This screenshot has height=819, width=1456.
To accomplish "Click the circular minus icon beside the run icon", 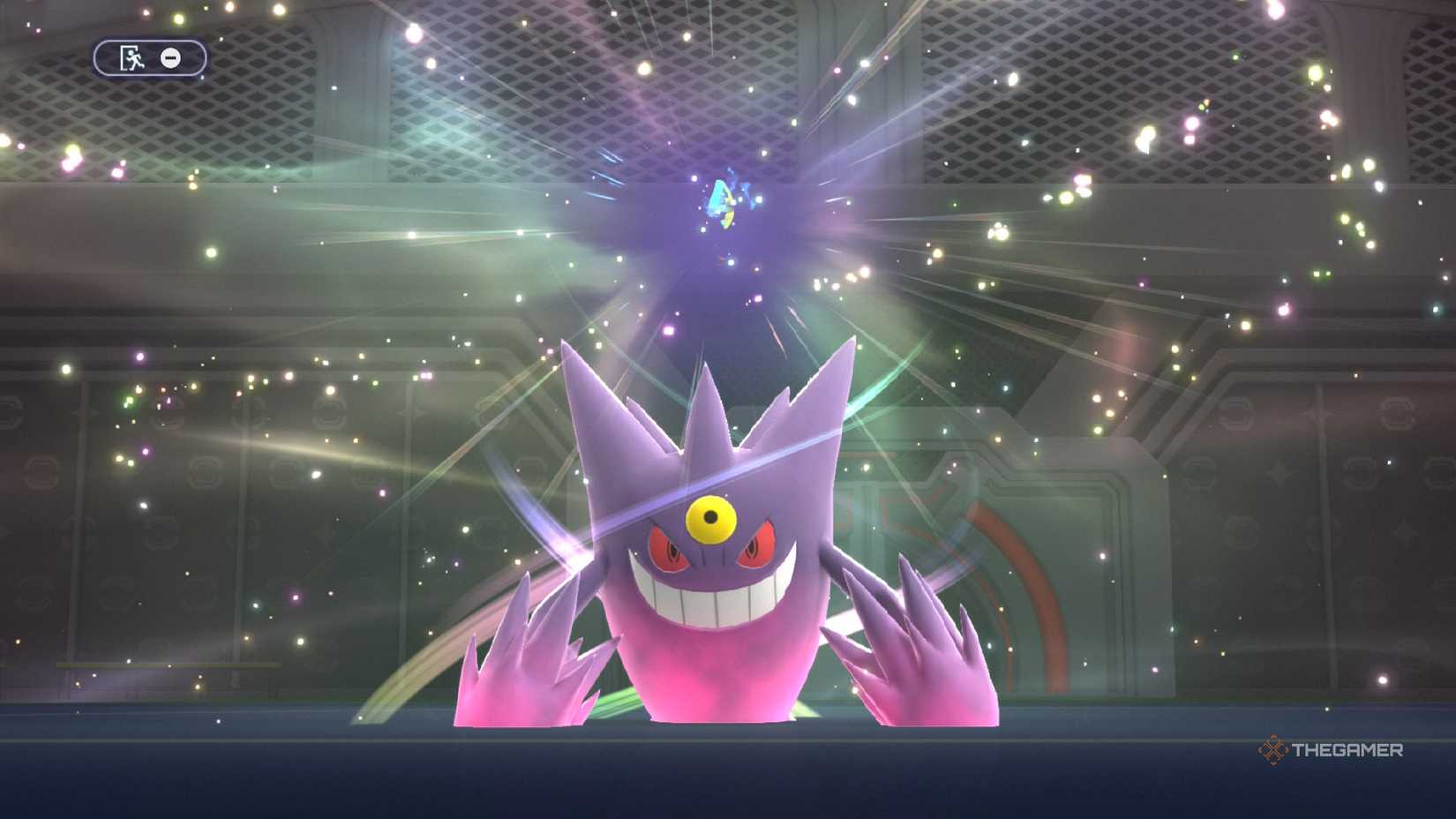I will 169,59.
